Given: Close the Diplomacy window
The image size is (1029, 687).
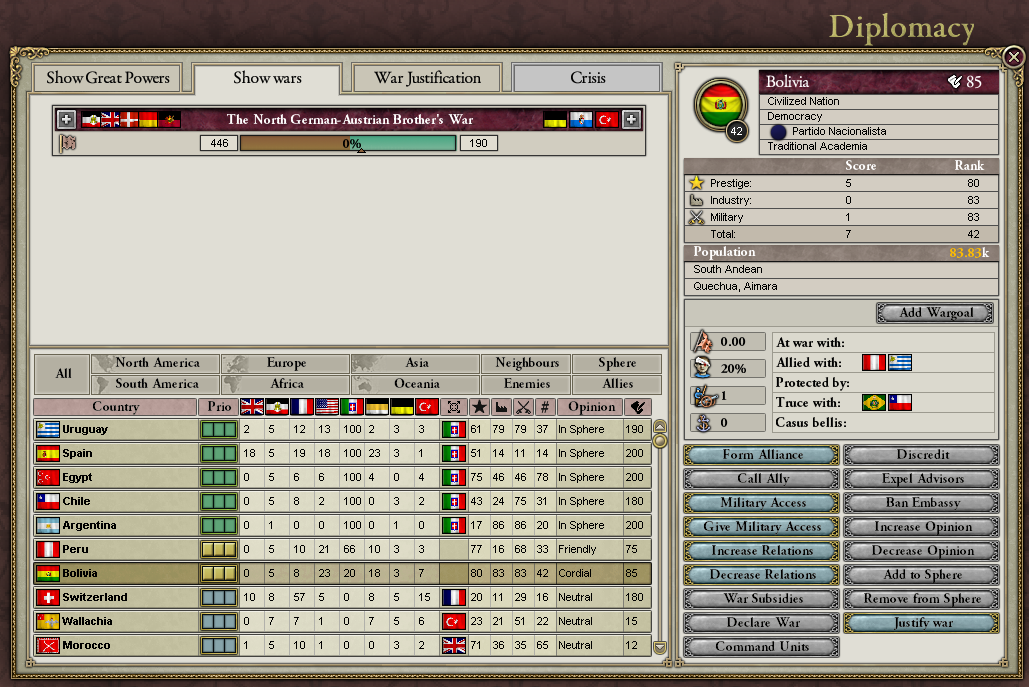Looking at the screenshot, I should click(x=1013, y=57).
